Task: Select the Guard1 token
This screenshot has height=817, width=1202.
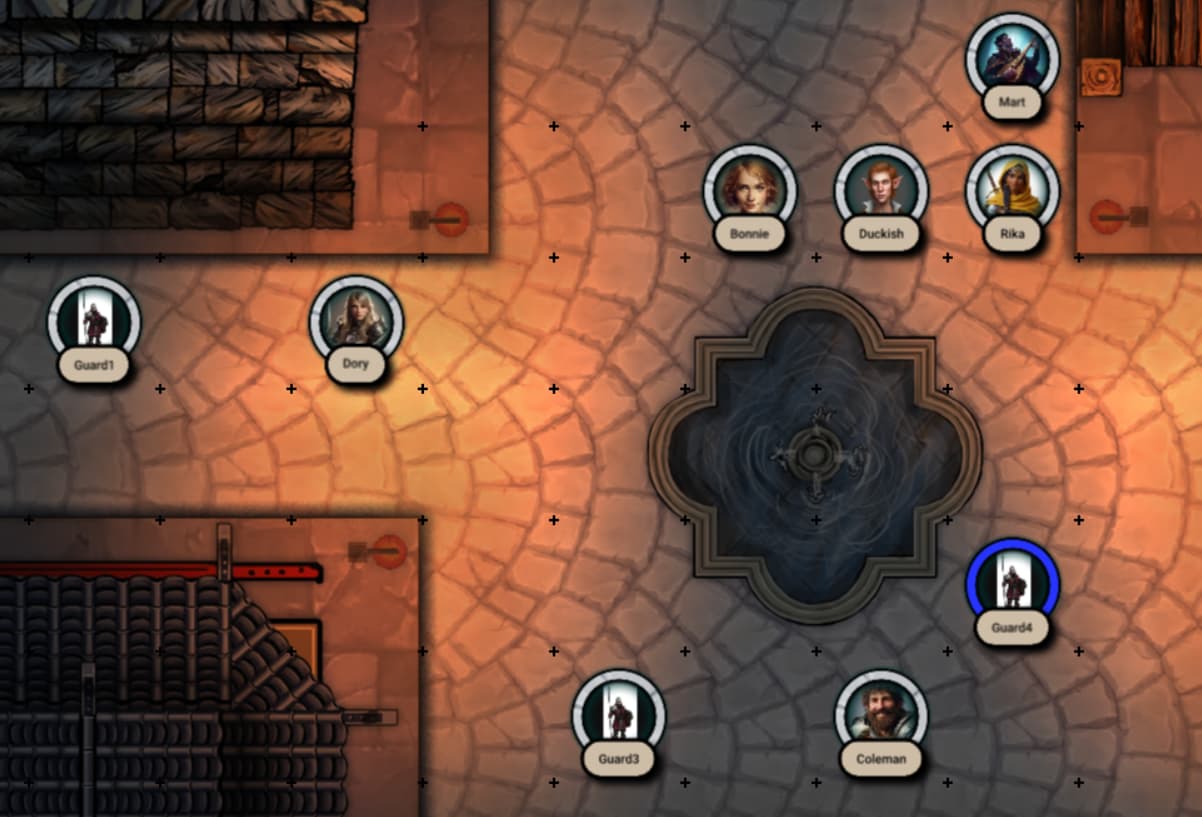Action: coord(94,322)
